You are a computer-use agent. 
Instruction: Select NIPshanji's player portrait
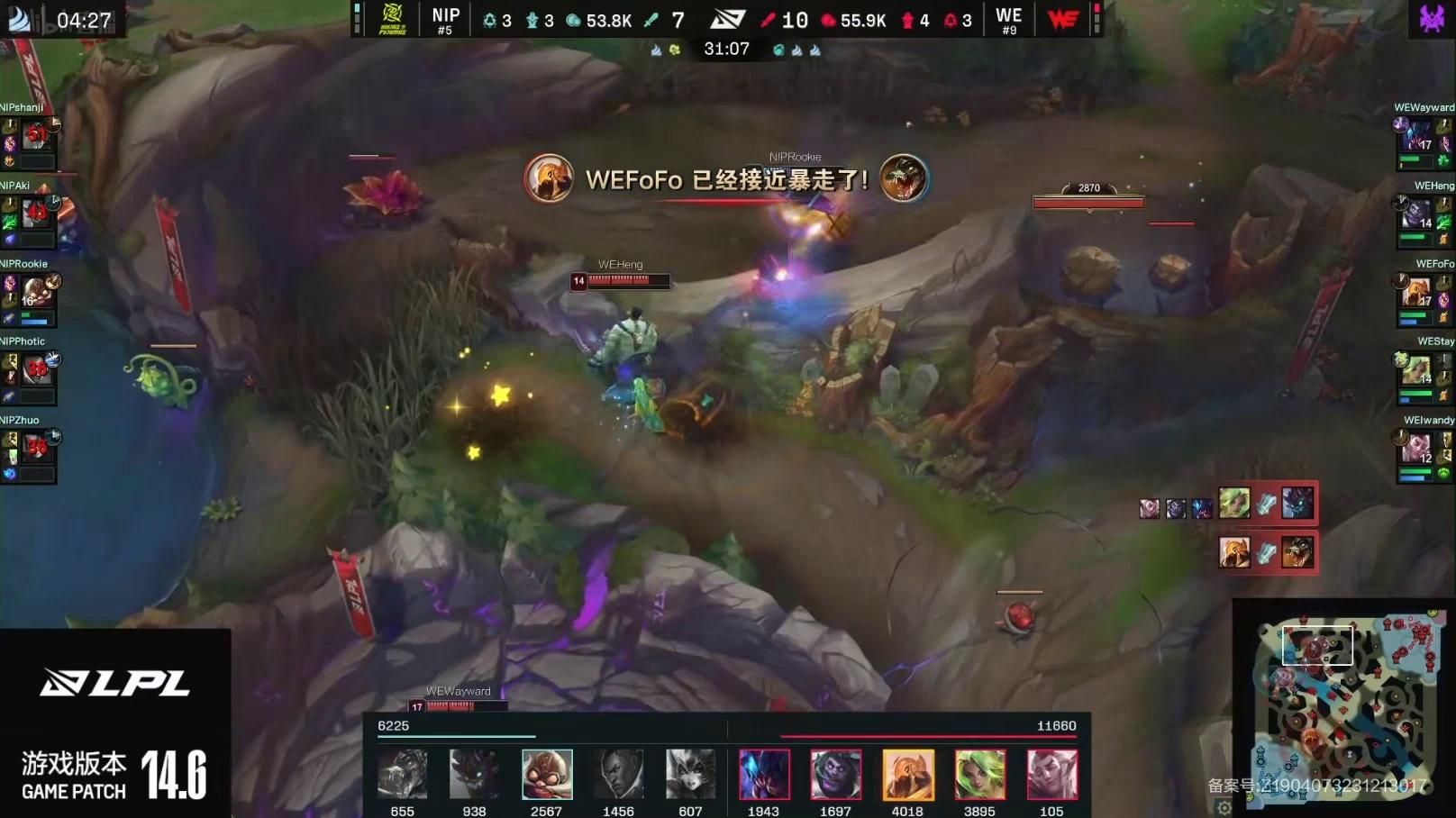pos(36,136)
